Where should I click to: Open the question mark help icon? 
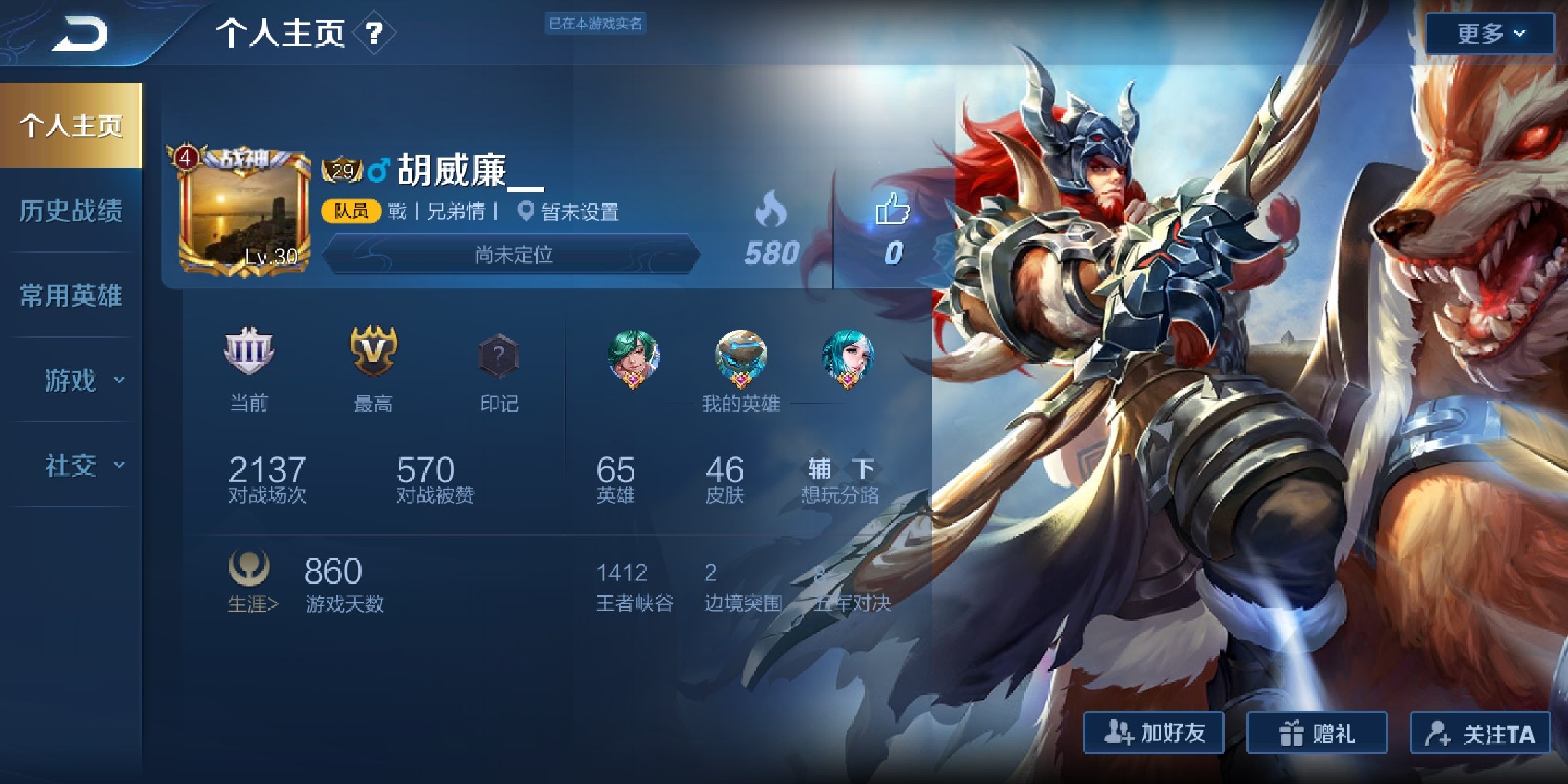(x=374, y=33)
